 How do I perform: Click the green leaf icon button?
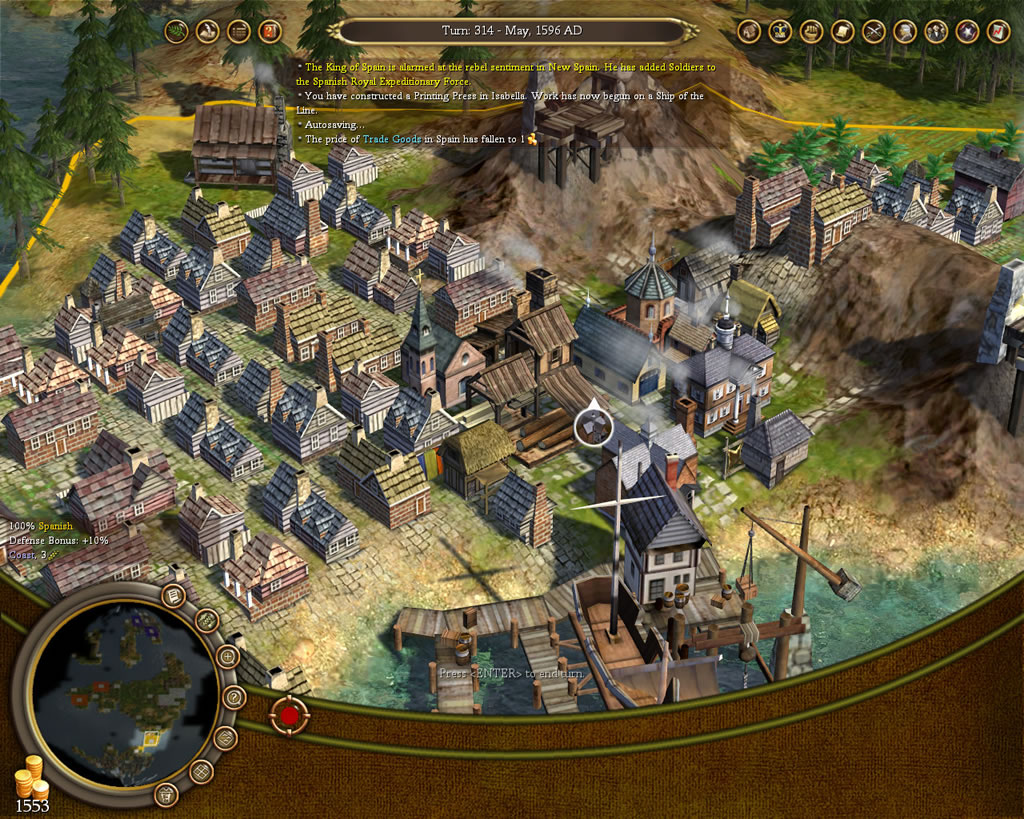pos(177,31)
